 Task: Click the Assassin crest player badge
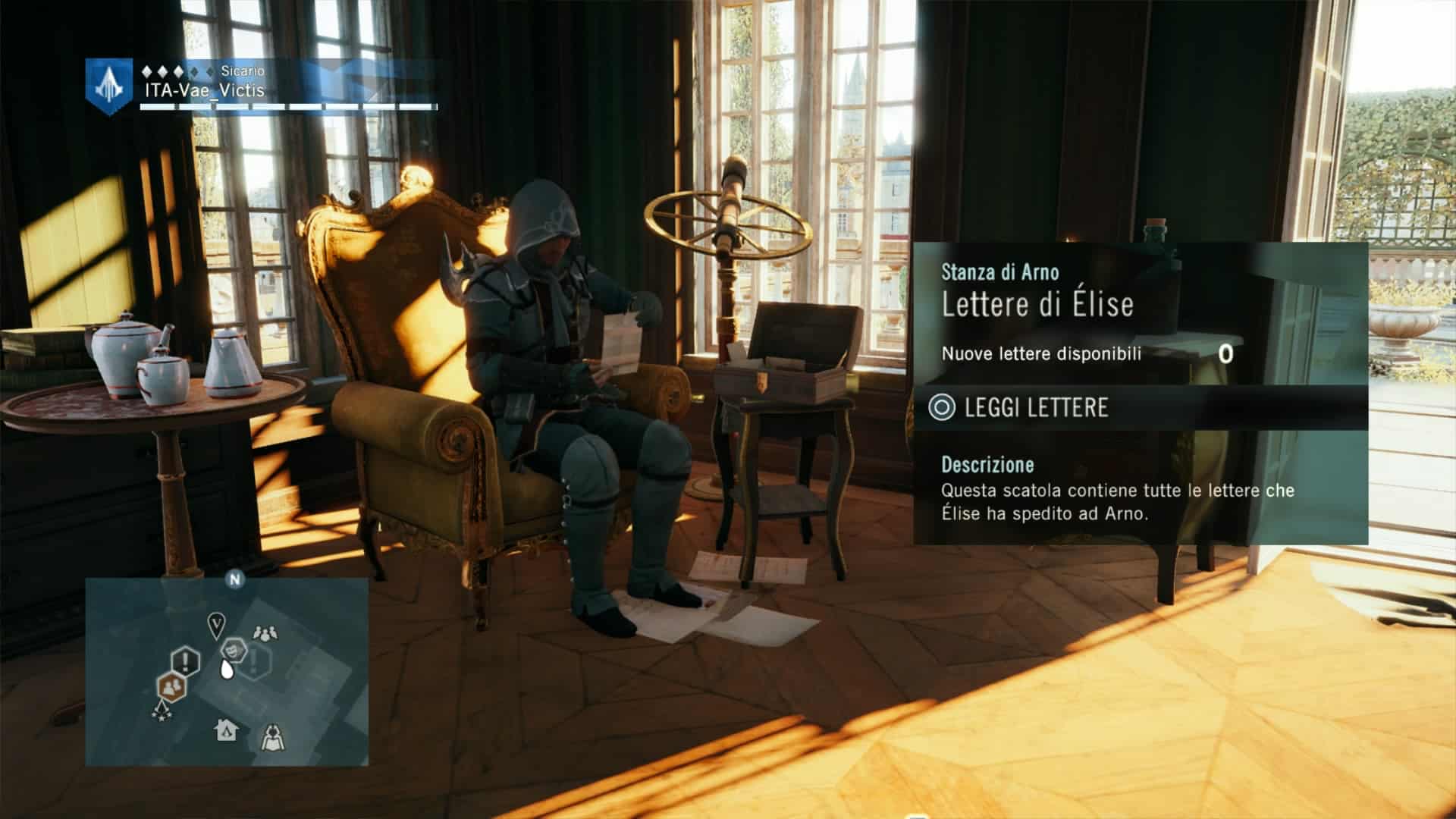click(110, 86)
